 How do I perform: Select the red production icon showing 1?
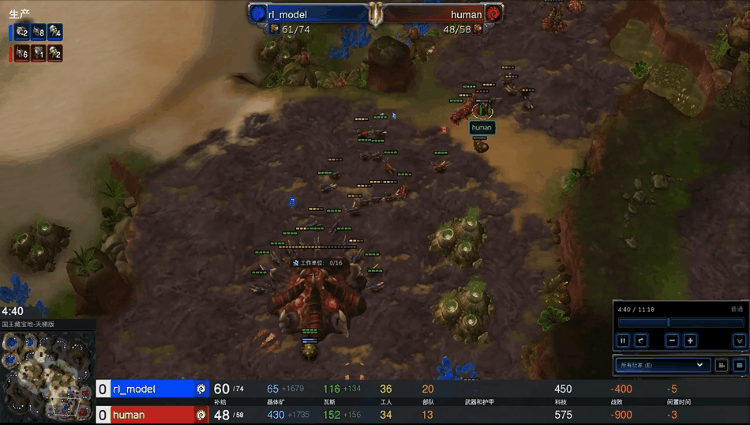pos(39,53)
